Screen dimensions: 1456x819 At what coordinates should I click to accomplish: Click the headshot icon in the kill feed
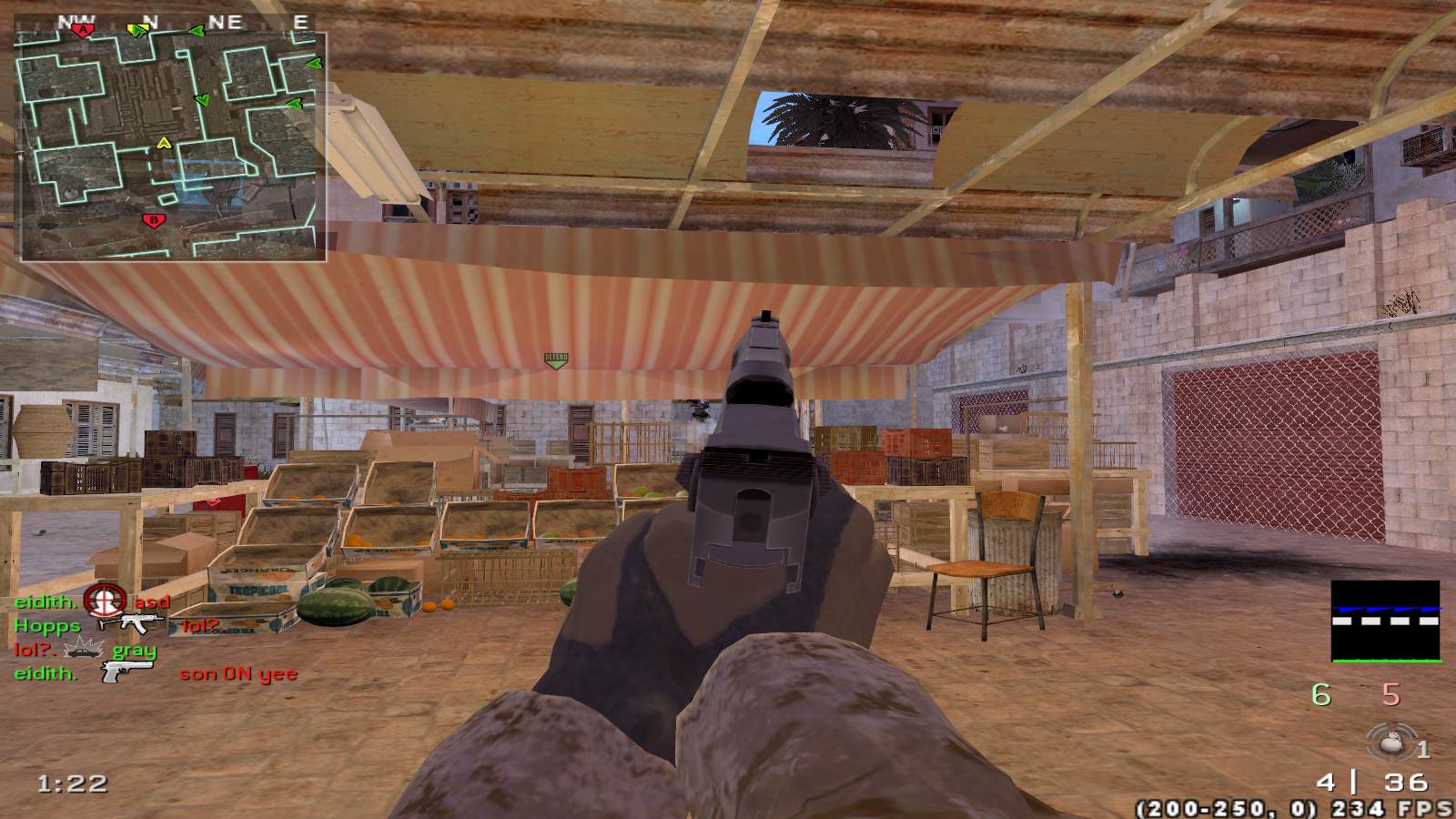point(105,600)
